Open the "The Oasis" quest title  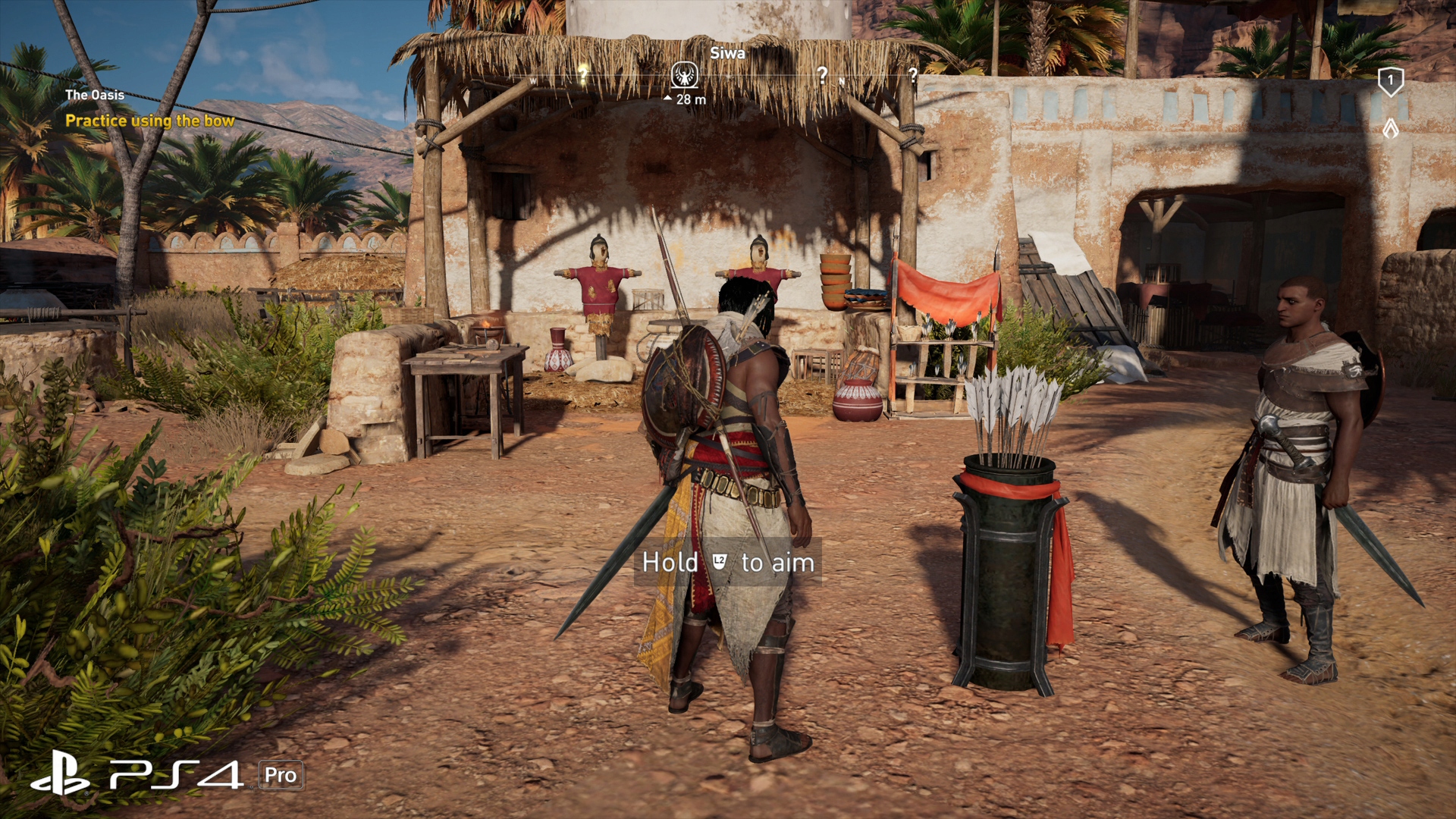[95, 95]
